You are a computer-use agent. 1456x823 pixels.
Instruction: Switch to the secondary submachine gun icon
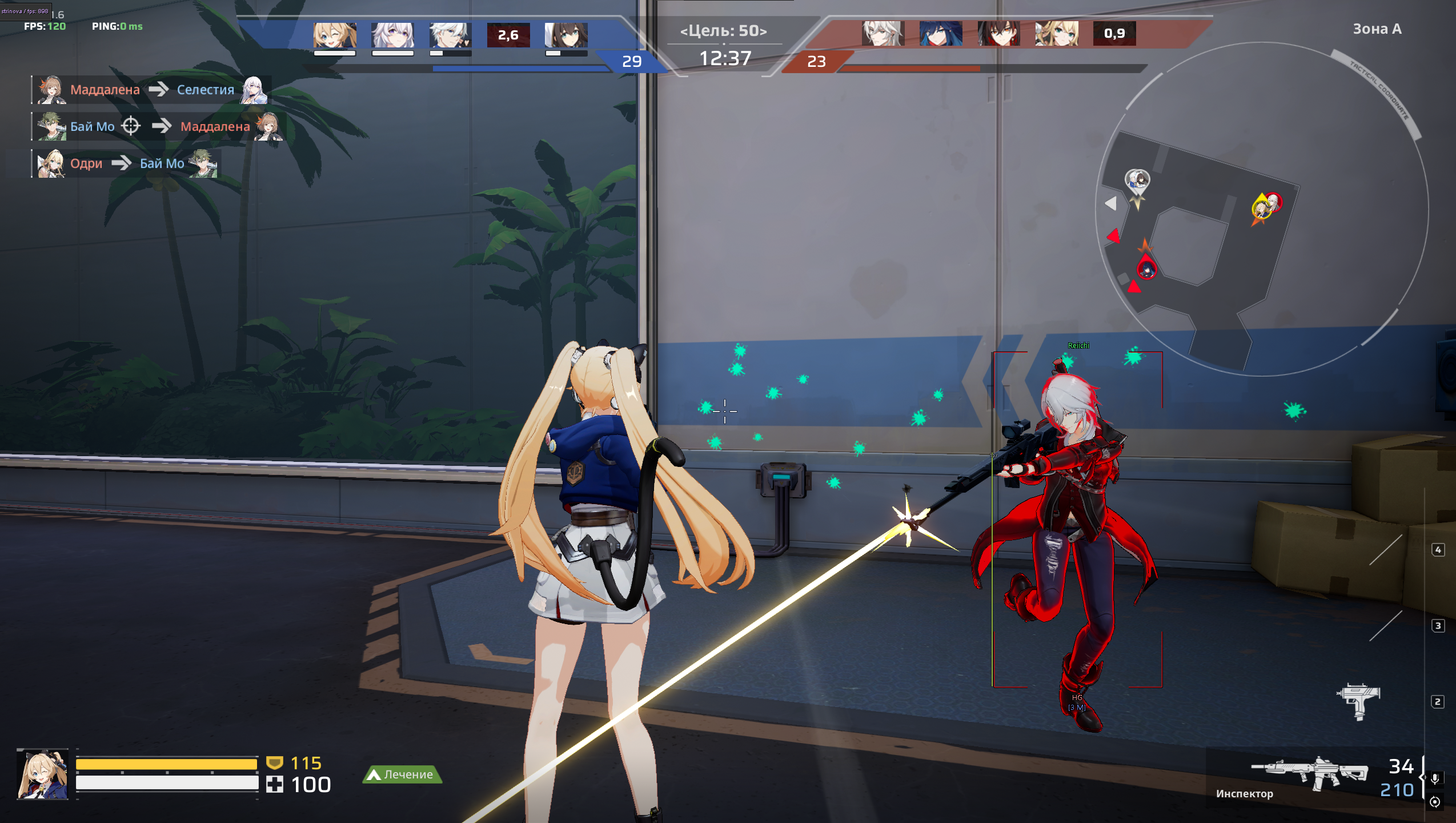click(x=1358, y=700)
